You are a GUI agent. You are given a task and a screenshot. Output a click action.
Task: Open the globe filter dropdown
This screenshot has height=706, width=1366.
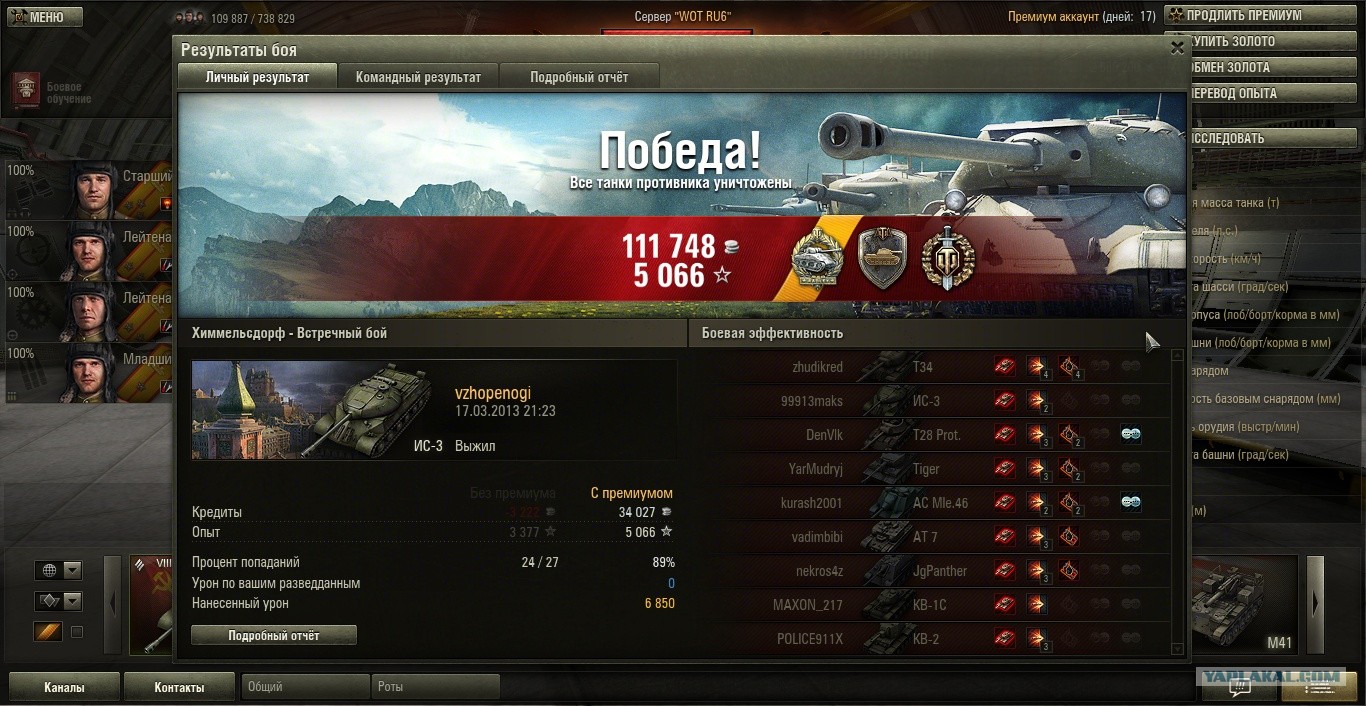point(72,570)
